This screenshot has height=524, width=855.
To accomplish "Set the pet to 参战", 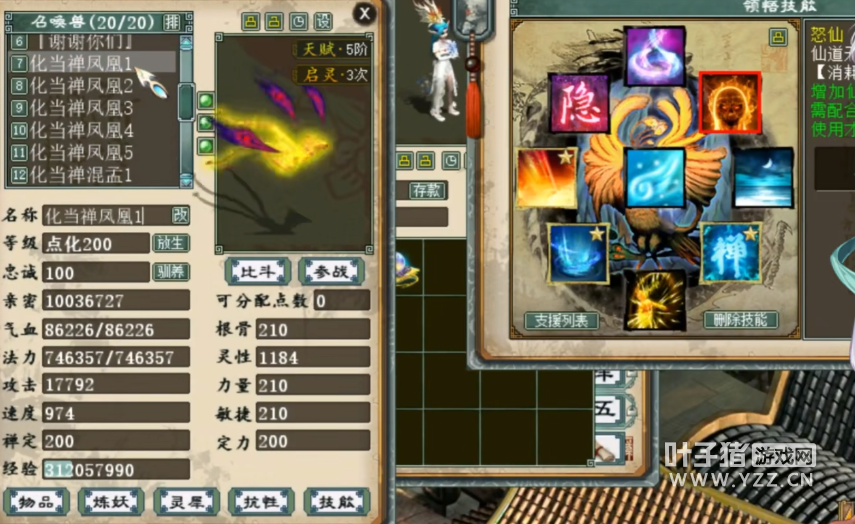I will [330, 270].
